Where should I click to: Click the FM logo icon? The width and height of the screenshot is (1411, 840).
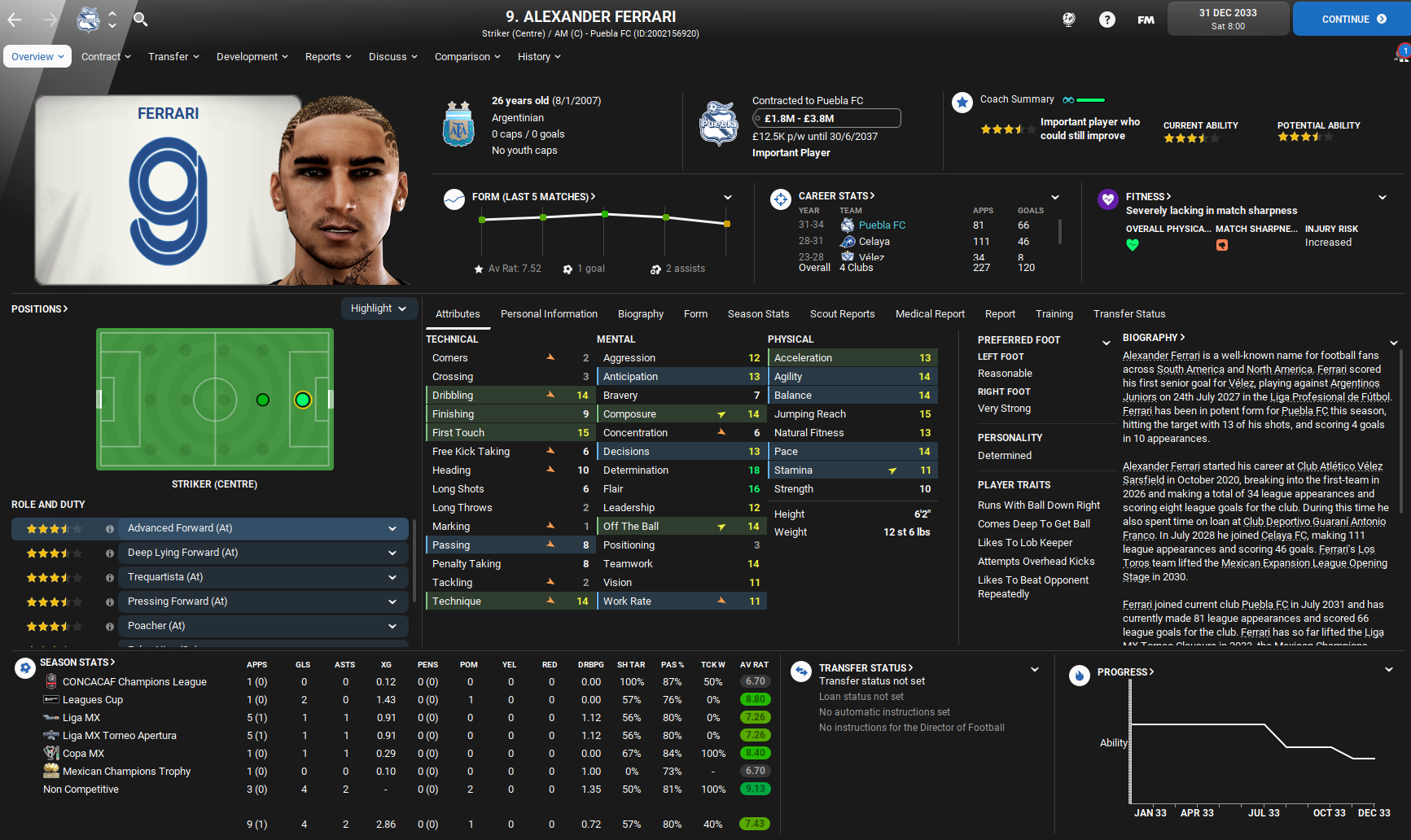point(1145,19)
